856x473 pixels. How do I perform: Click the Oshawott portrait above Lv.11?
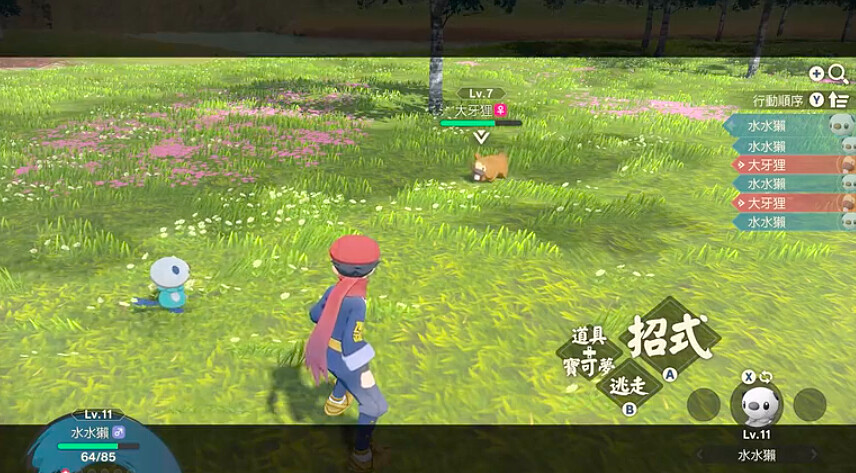(756, 404)
